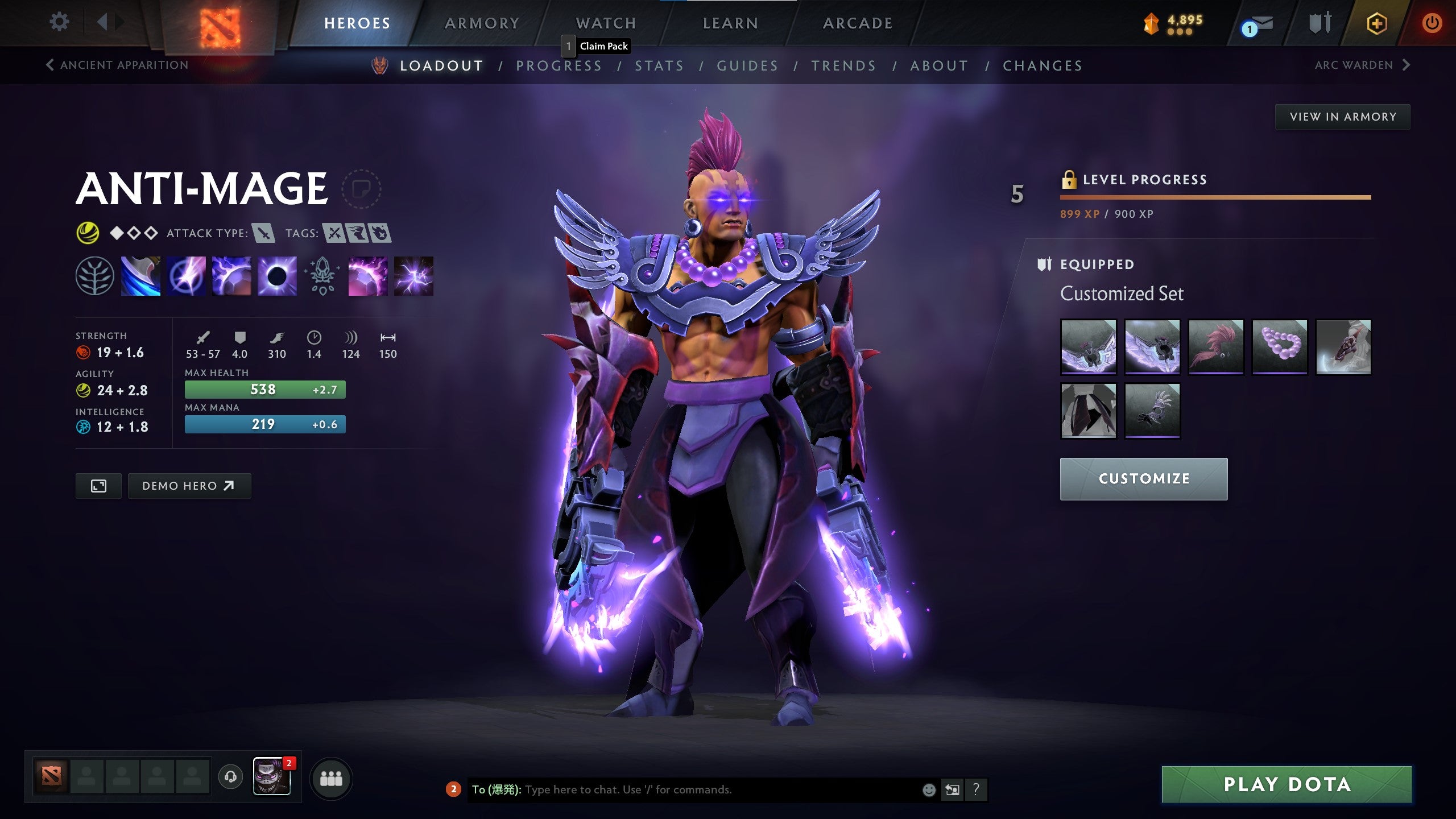
Task: Toggle the expanded hero preview icon
Action: click(x=98, y=486)
